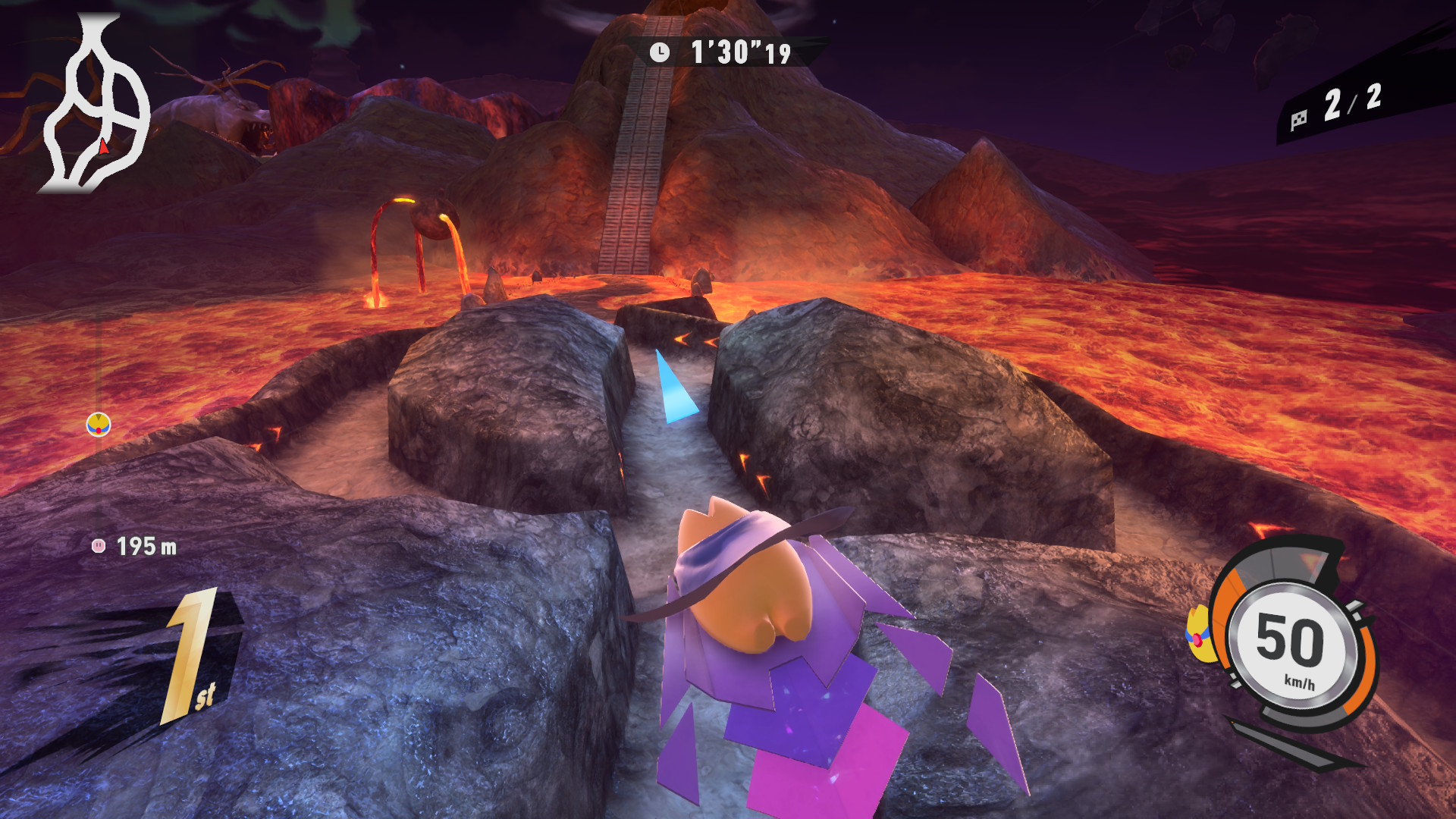Image resolution: width=1456 pixels, height=819 pixels.
Task: Open the track minimap
Action: pos(96,106)
